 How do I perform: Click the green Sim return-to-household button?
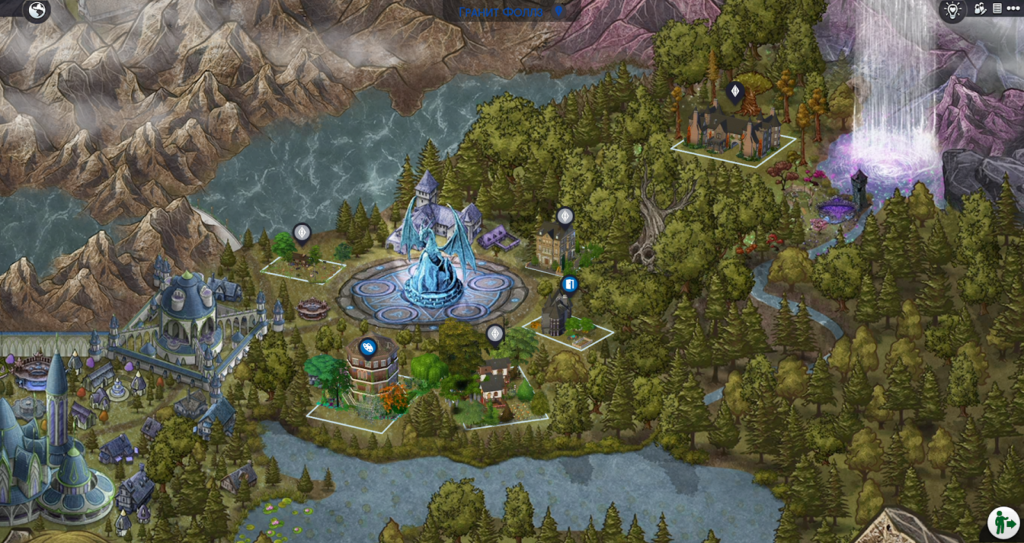[x=1003, y=522]
